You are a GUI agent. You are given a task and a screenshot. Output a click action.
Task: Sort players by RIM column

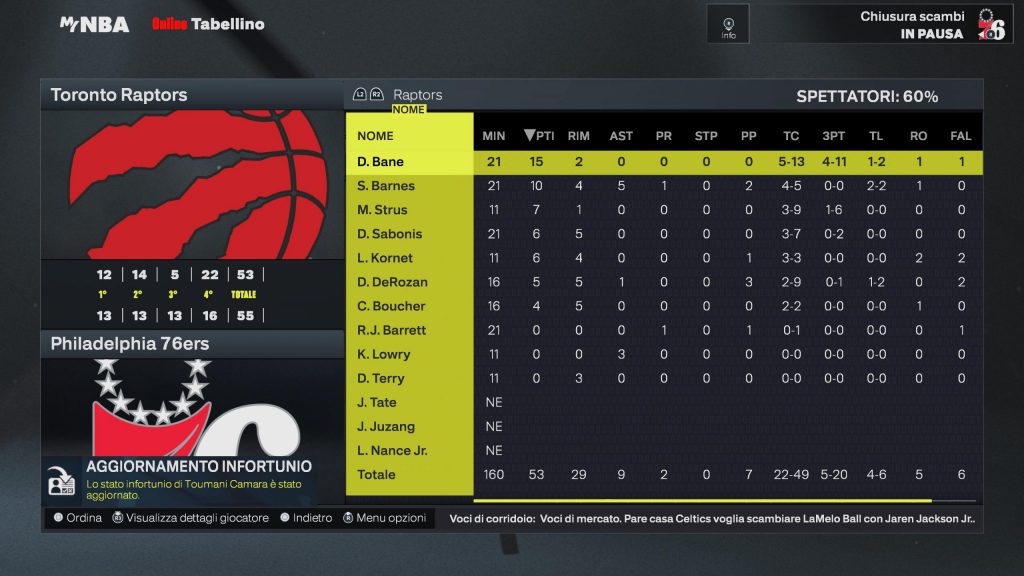(x=578, y=136)
